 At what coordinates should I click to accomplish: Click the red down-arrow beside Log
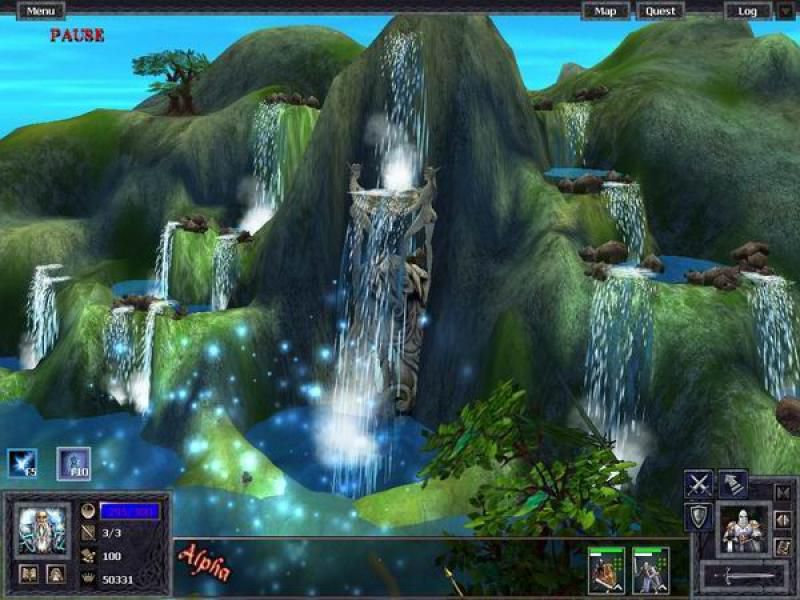pyautogui.click(x=785, y=11)
